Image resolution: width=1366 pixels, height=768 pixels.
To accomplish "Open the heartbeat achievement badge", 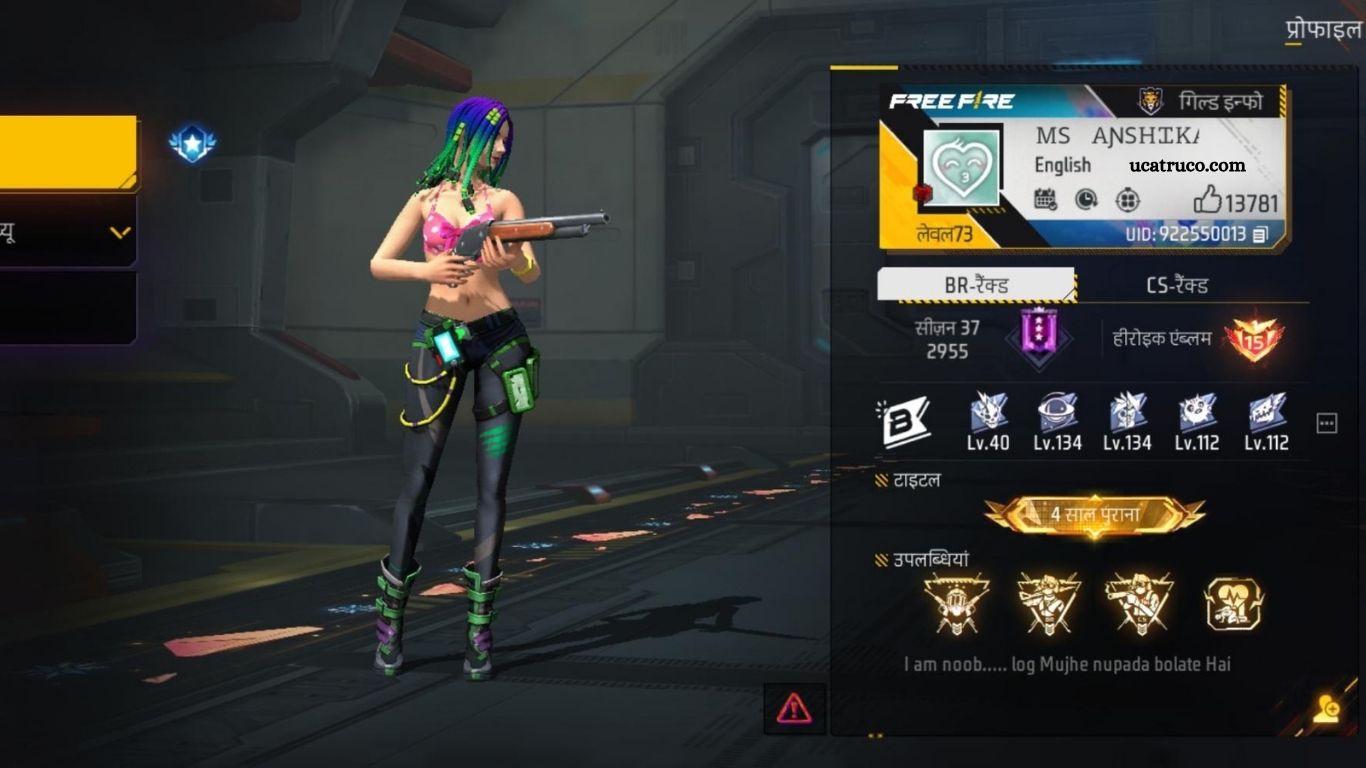I will coord(1233,604).
